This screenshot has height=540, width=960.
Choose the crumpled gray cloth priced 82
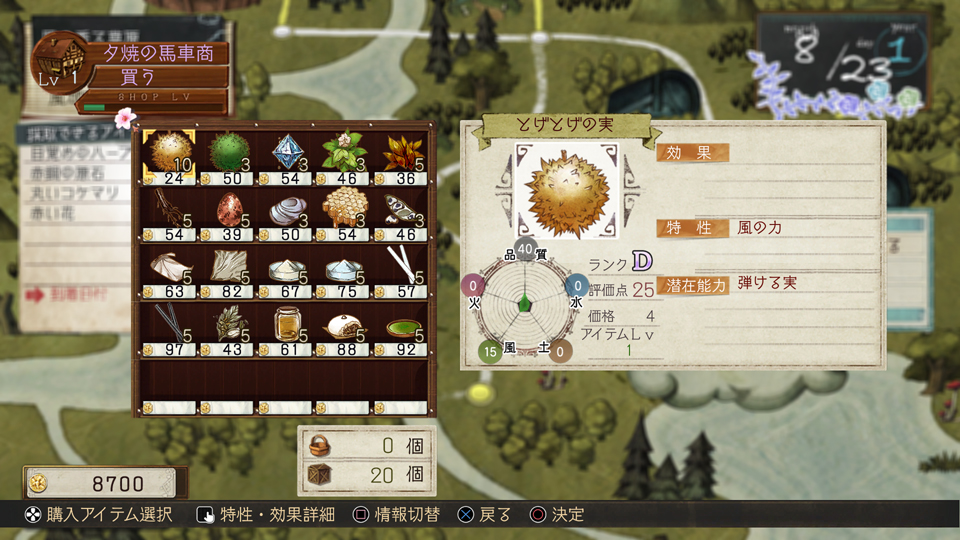pos(228,268)
